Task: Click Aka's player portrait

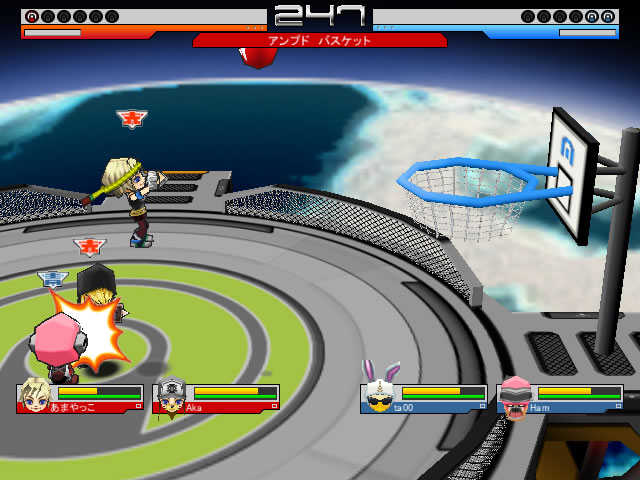Action: click(169, 396)
